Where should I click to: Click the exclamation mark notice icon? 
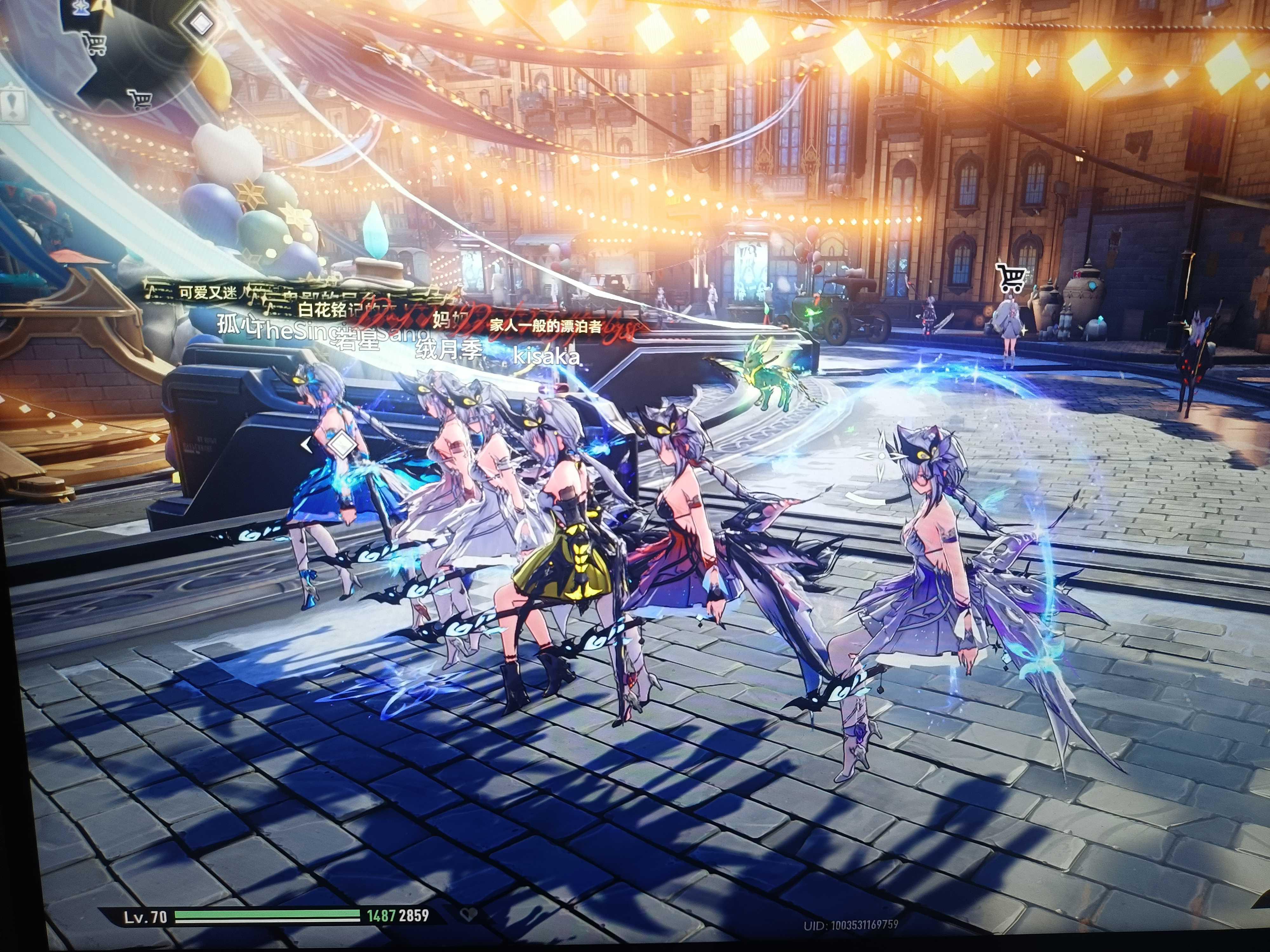click(13, 105)
